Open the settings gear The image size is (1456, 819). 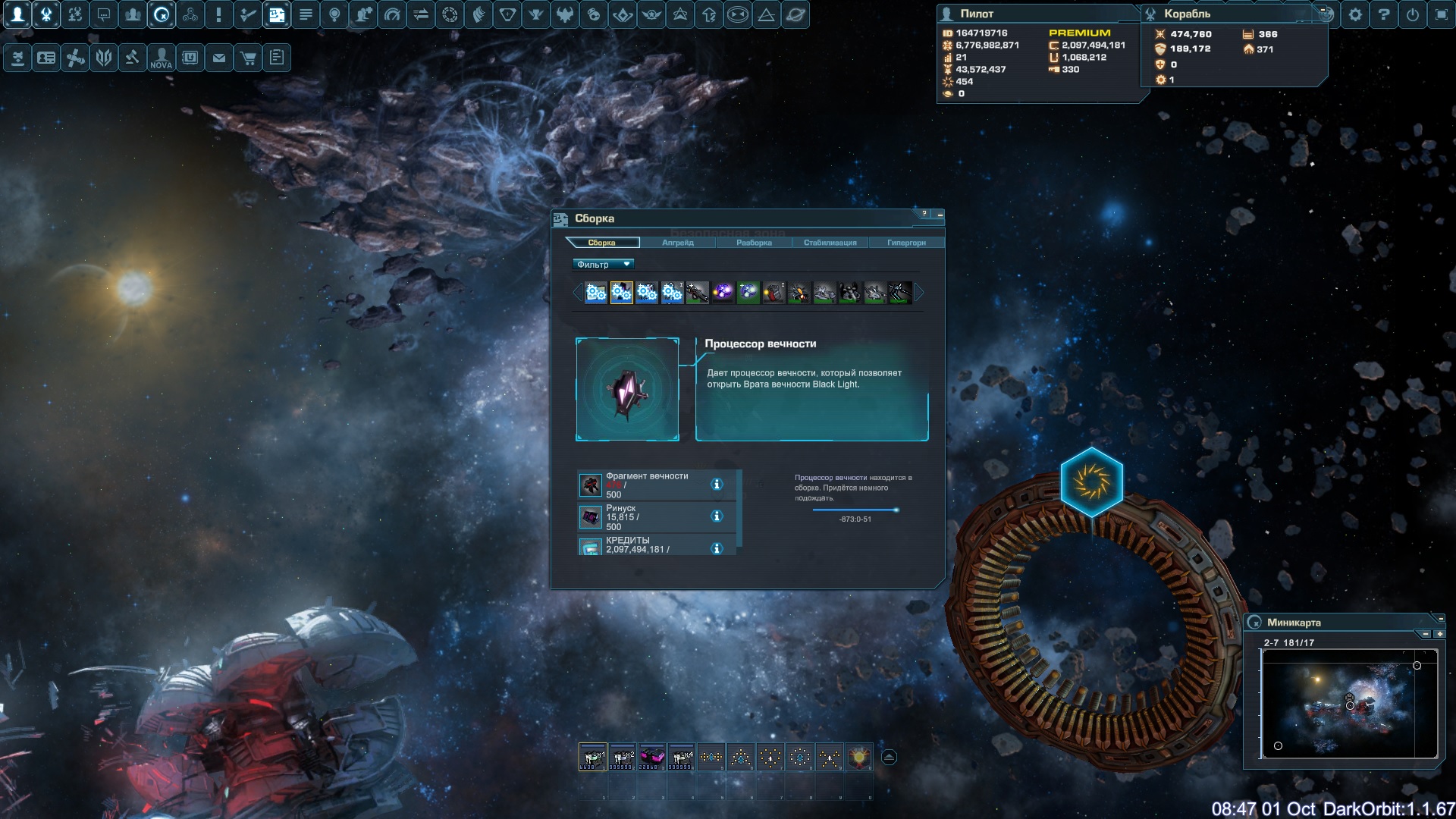1355,14
